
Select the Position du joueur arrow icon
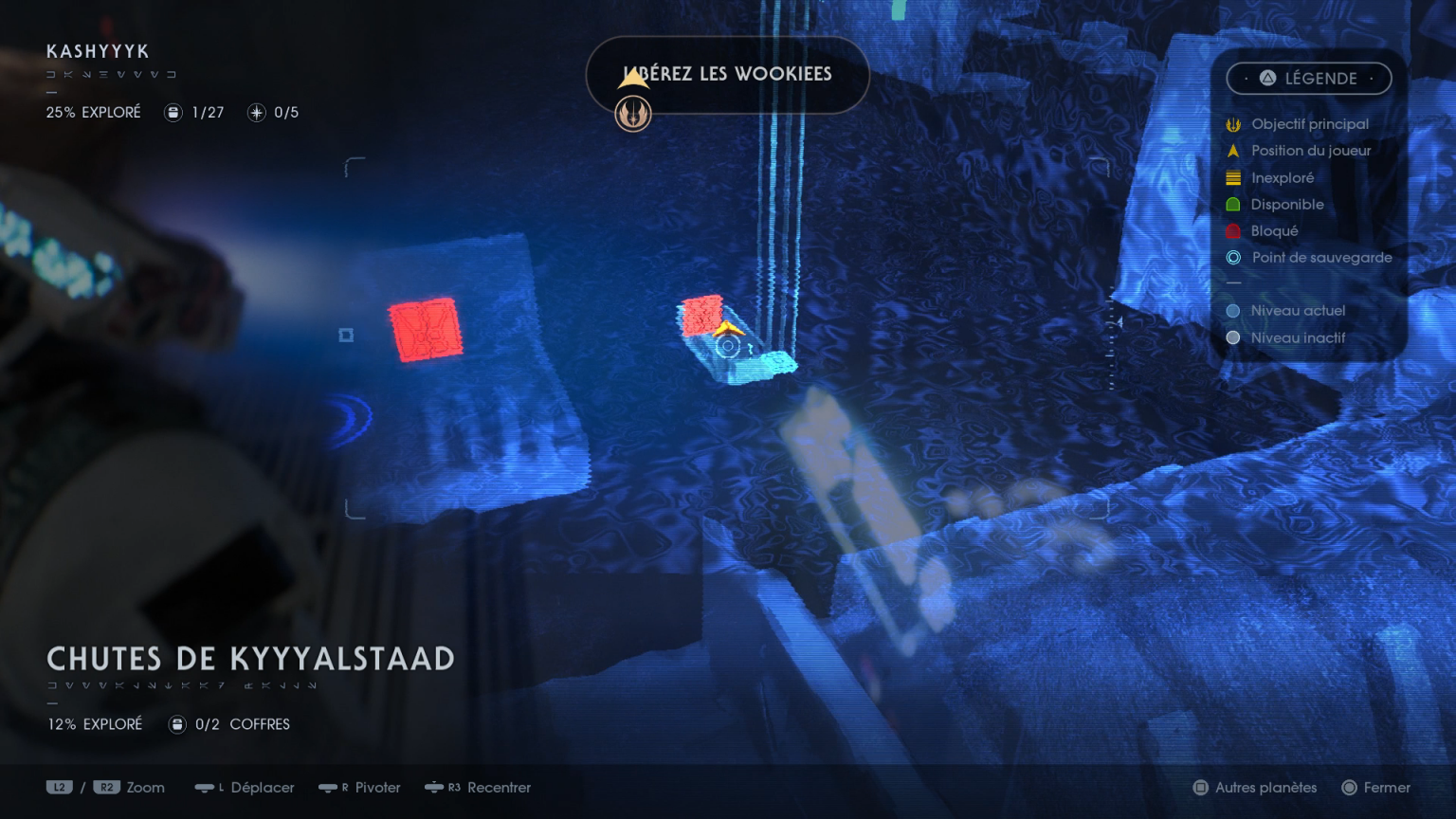coord(1233,150)
